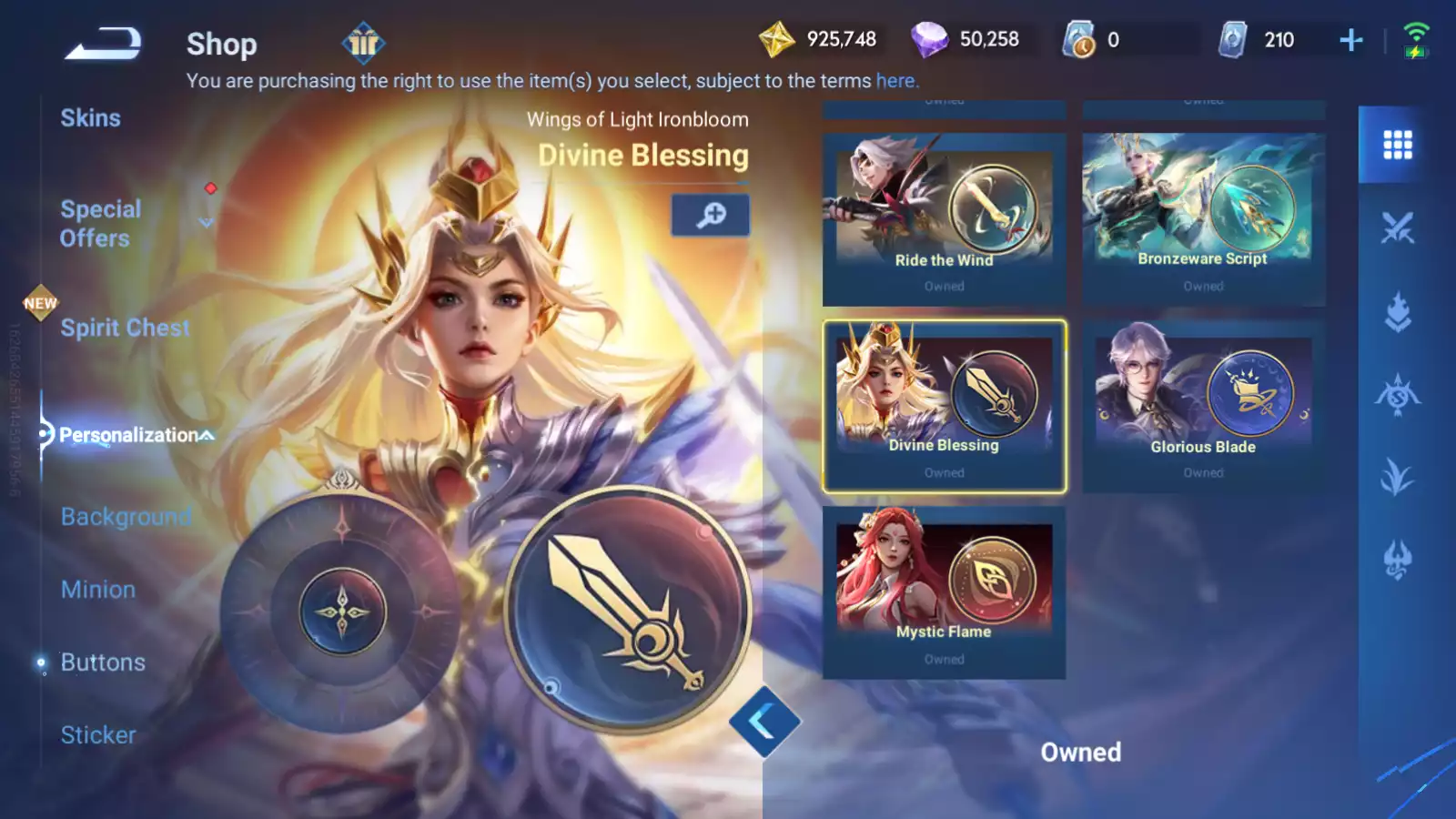Select the Background menu item
1456x819 pixels.
(x=126, y=517)
